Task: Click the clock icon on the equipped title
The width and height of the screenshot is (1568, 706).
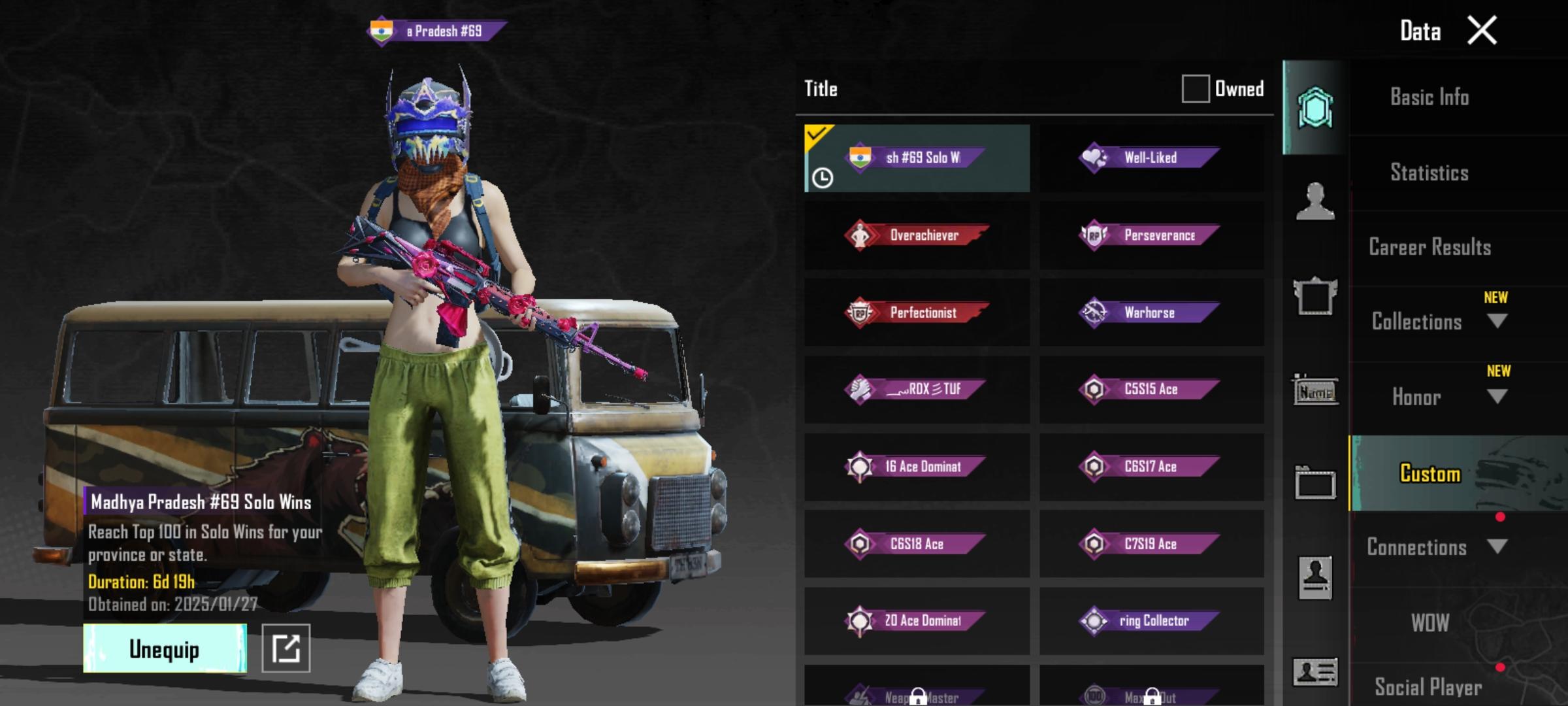Action: coord(822,176)
